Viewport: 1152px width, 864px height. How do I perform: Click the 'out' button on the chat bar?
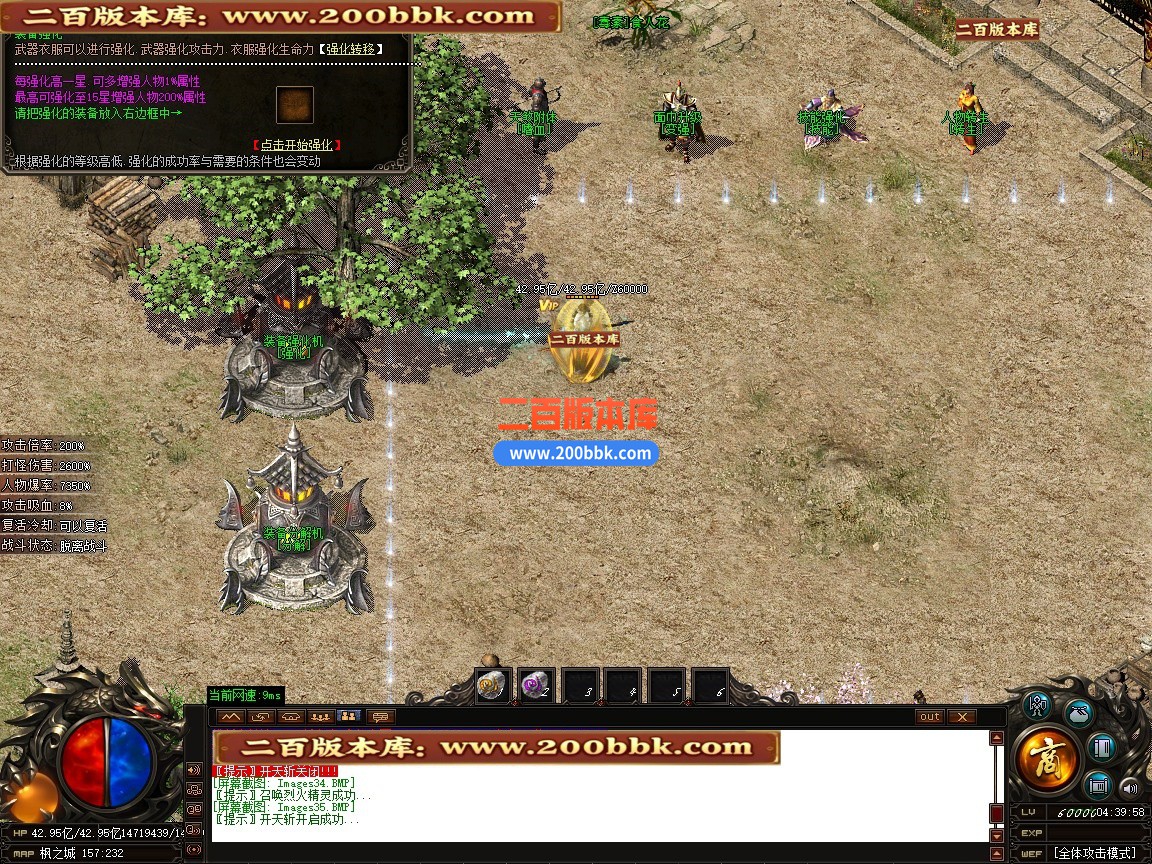(930, 716)
